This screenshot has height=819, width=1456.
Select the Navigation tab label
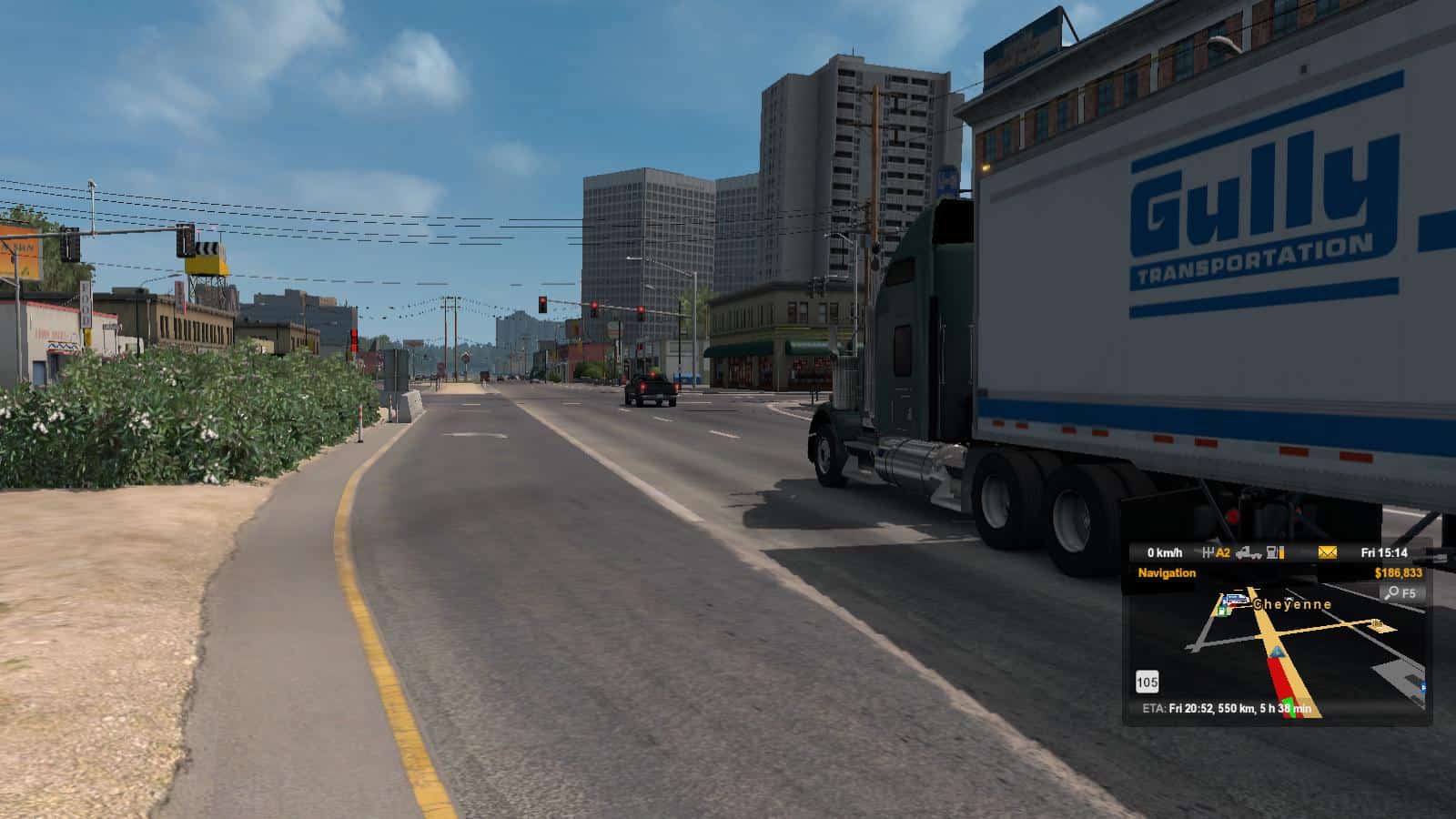1167,573
